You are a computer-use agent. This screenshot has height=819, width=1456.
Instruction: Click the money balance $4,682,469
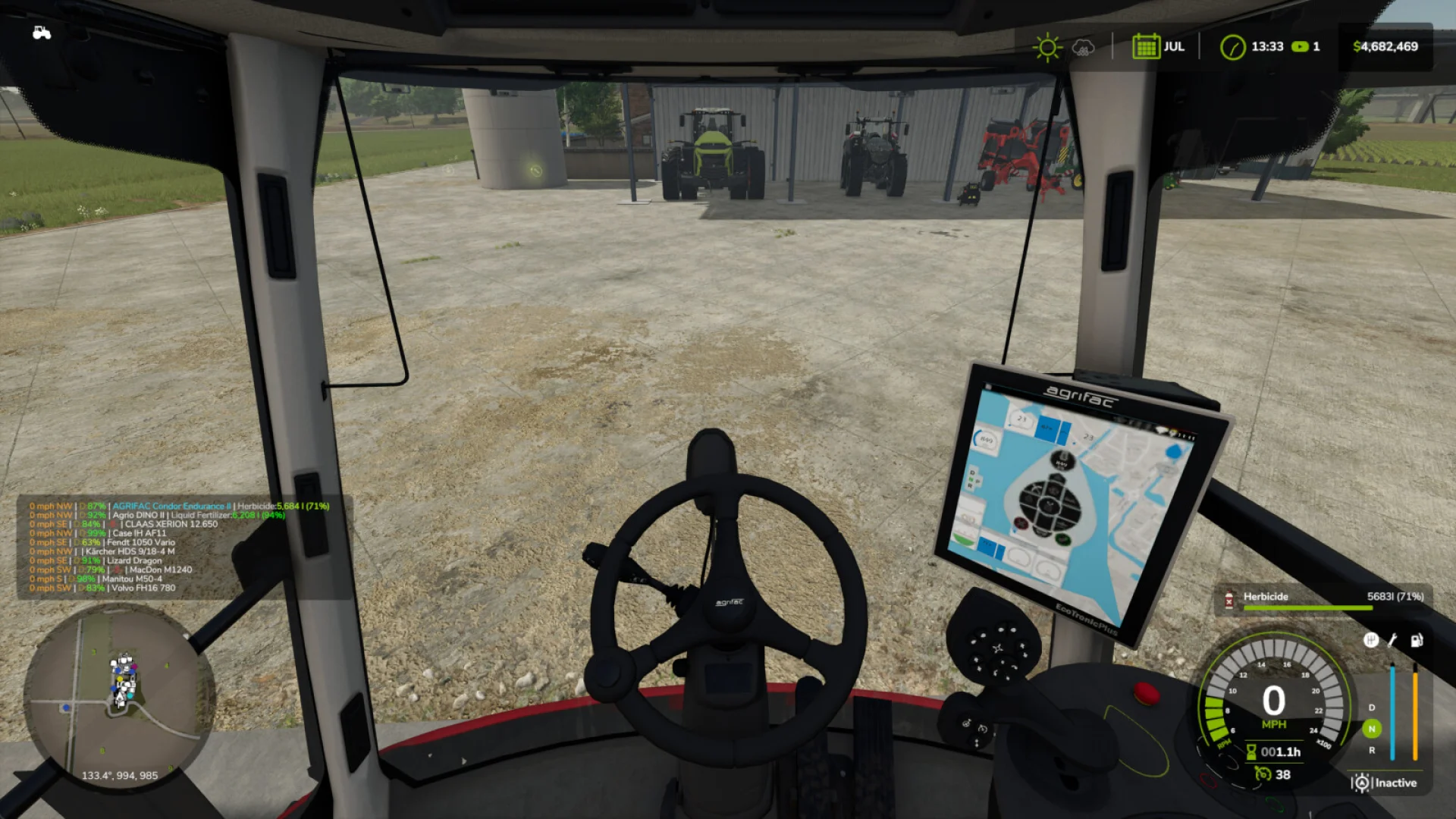point(1385,46)
